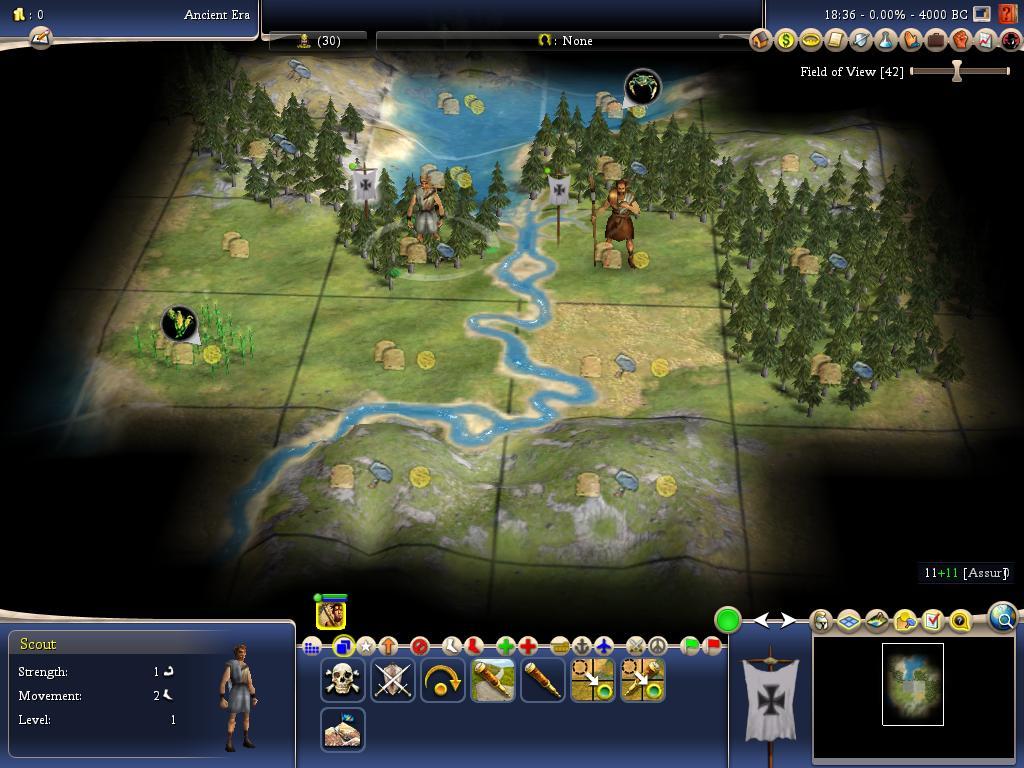
Task: Fortify unit using the crossed swords shield
Action: (x=393, y=680)
